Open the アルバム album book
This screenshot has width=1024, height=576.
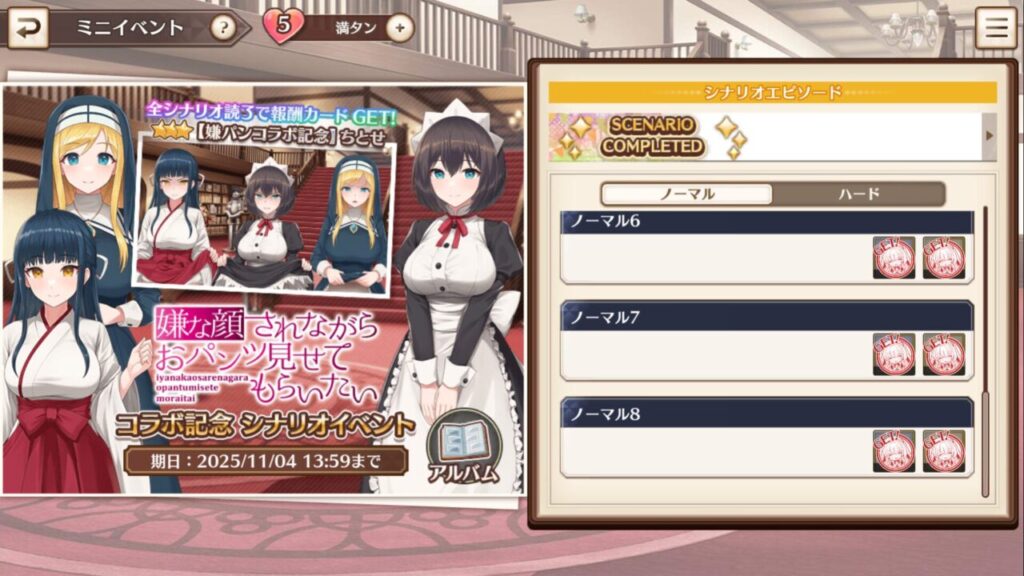pyautogui.click(x=462, y=450)
